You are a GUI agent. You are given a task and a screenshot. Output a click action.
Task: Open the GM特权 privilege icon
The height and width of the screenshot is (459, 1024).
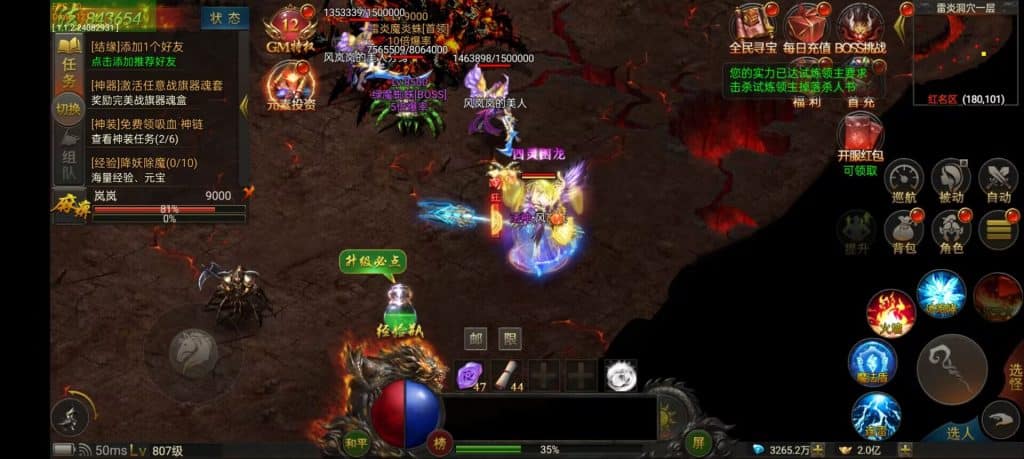[291, 31]
